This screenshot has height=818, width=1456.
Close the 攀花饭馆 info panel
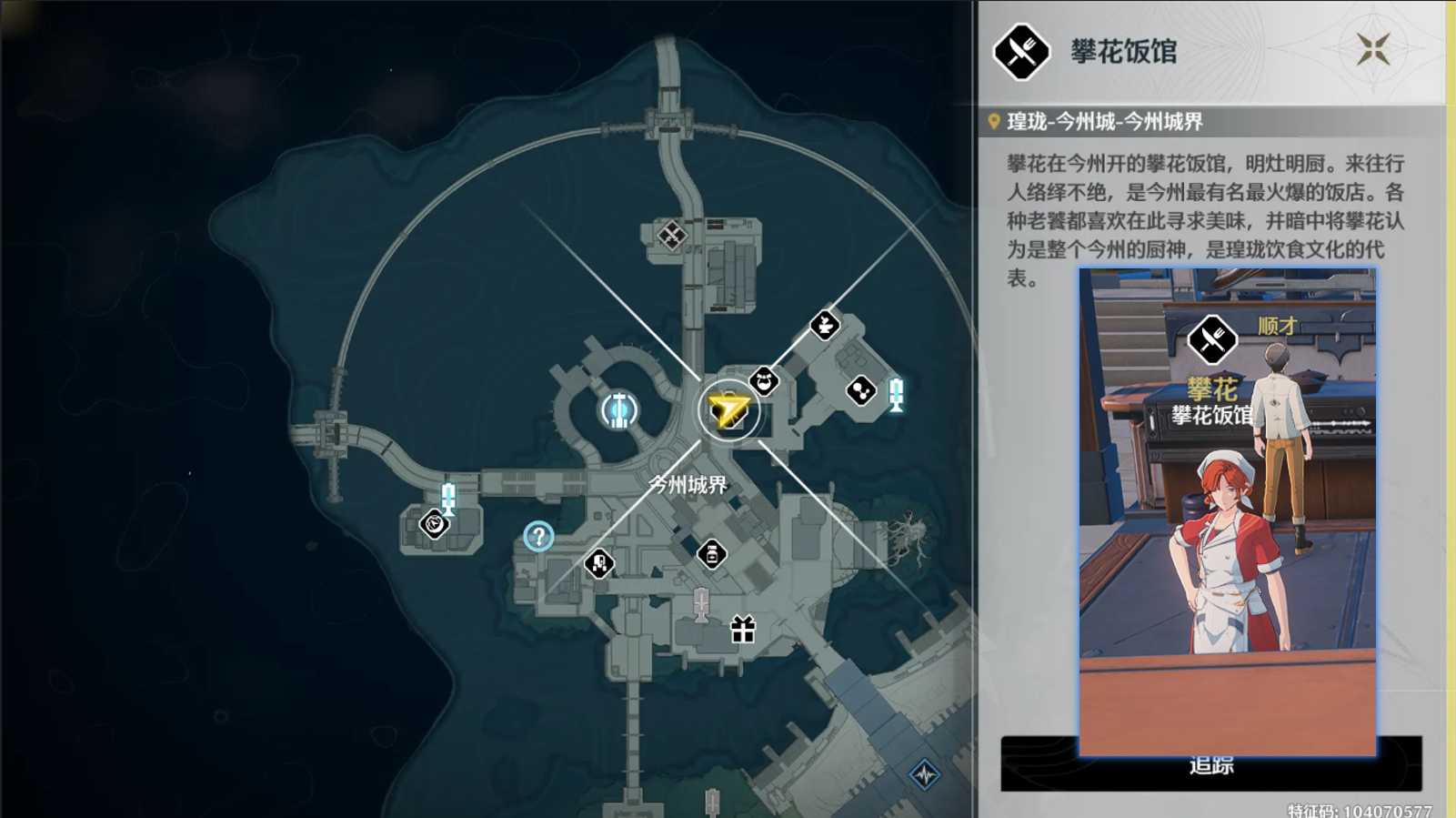pyautogui.click(x=1373, y=49)
